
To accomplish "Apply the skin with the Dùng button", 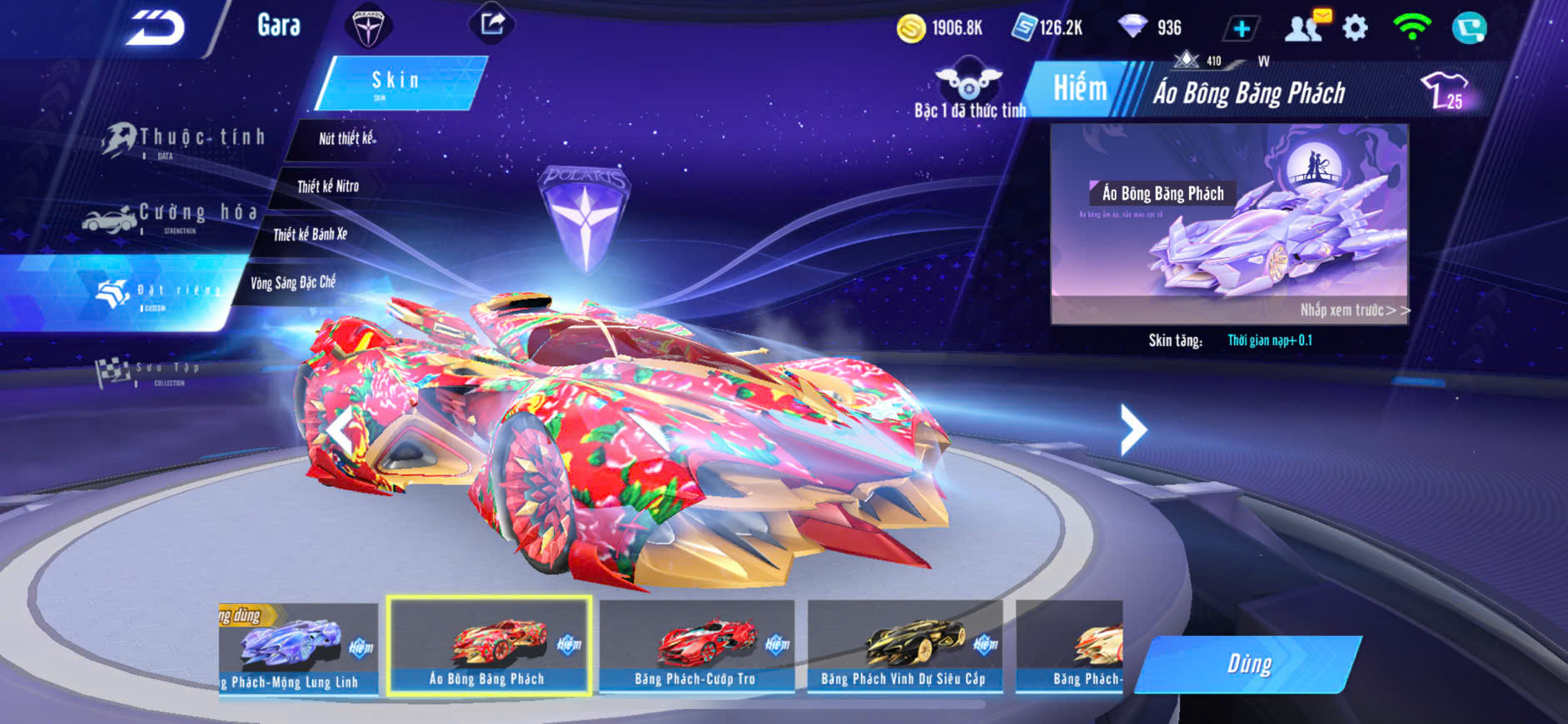I will coord(1248,664).
